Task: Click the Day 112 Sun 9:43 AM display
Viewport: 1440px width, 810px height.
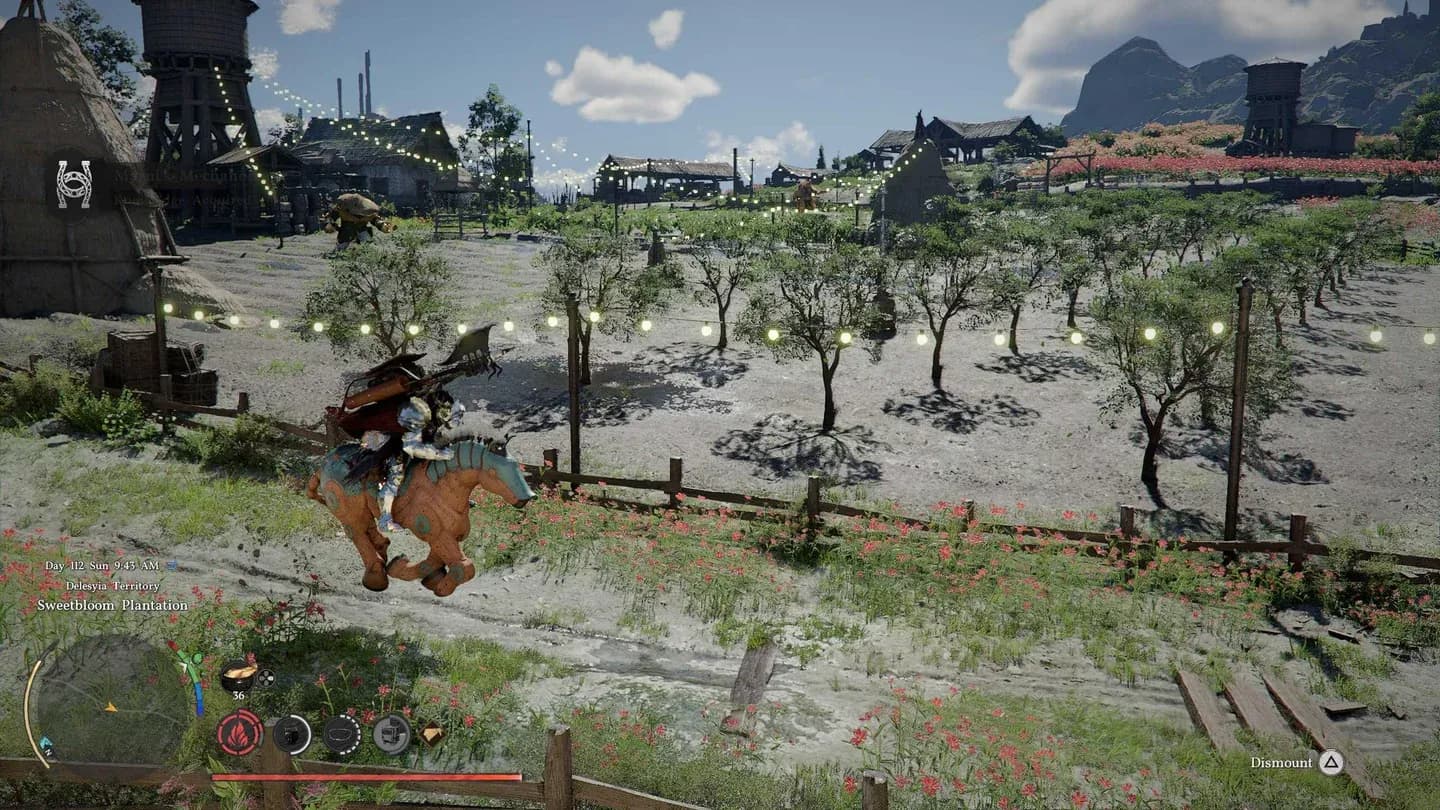Action: point(100,565)
